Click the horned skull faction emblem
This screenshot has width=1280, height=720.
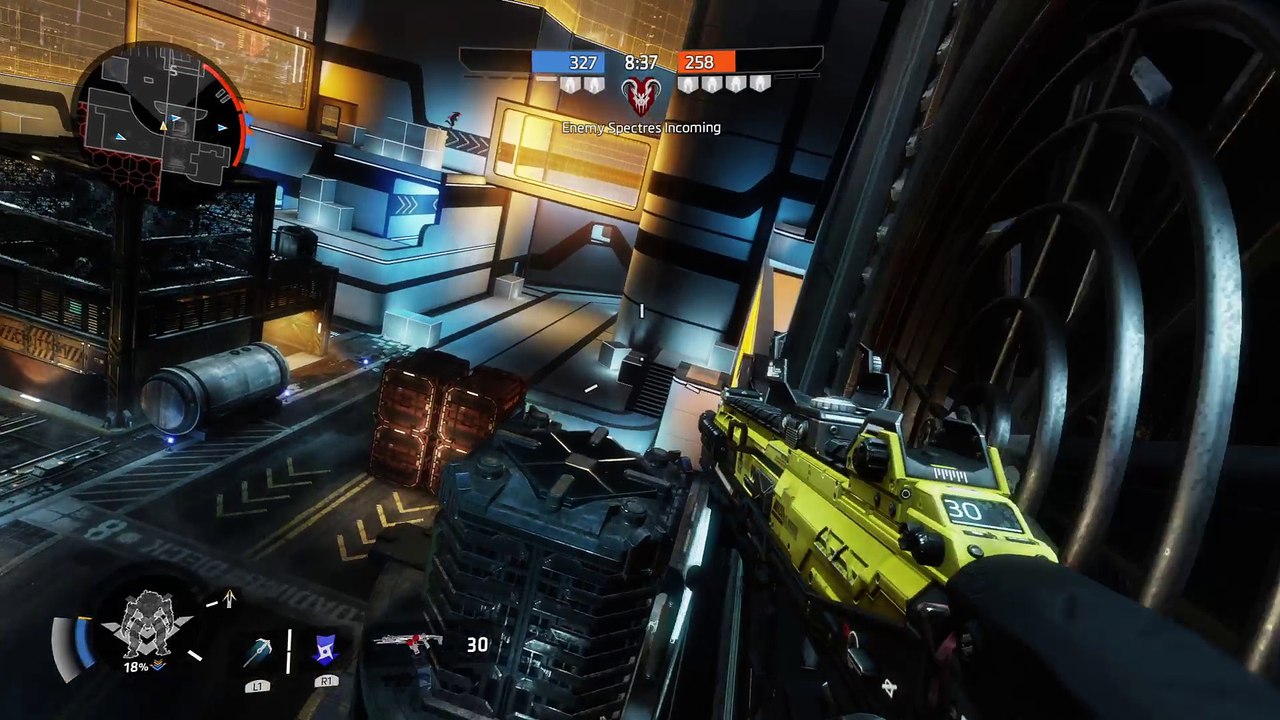point(640,96)
